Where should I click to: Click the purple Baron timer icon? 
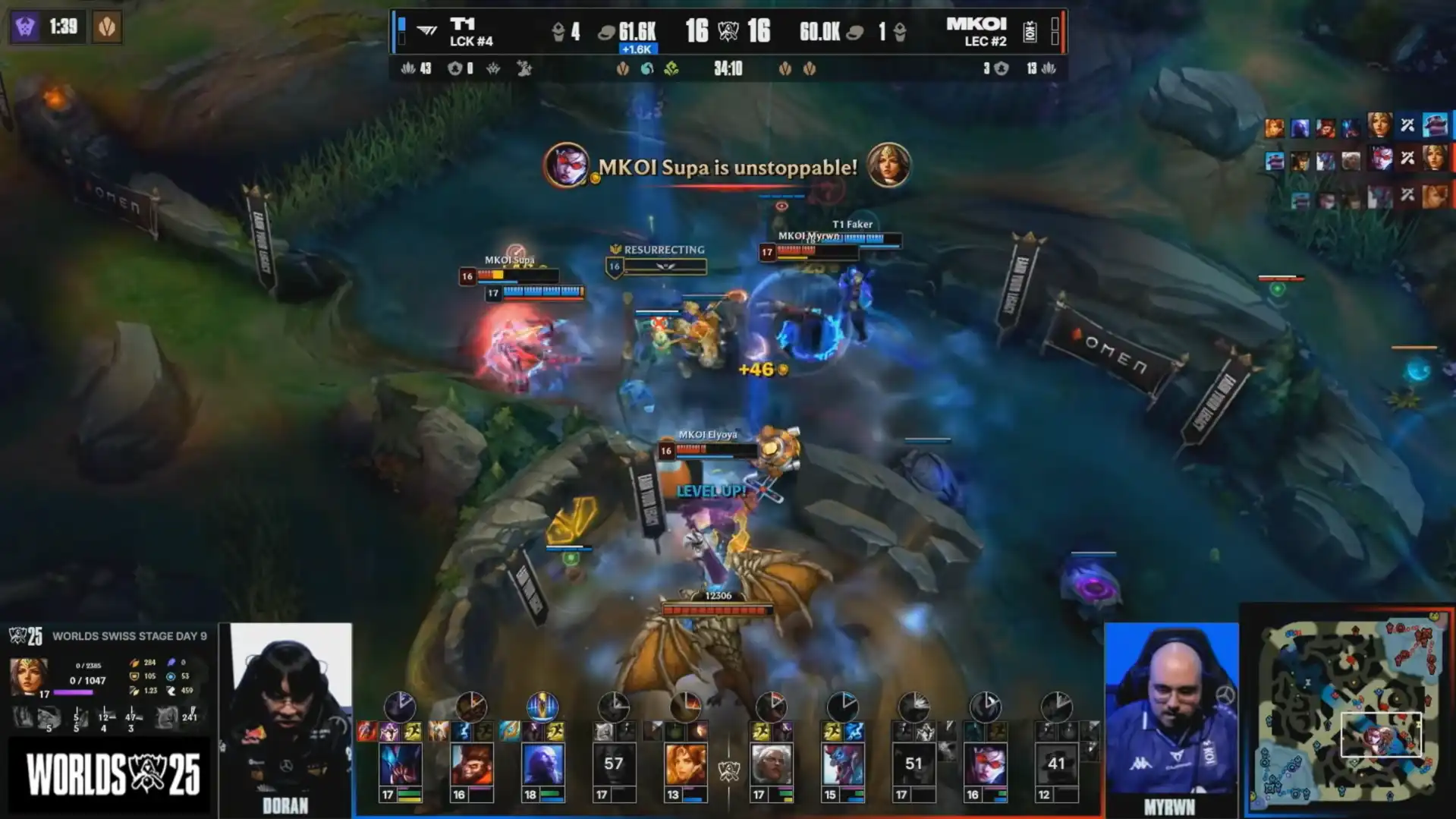tap(25, 27)
